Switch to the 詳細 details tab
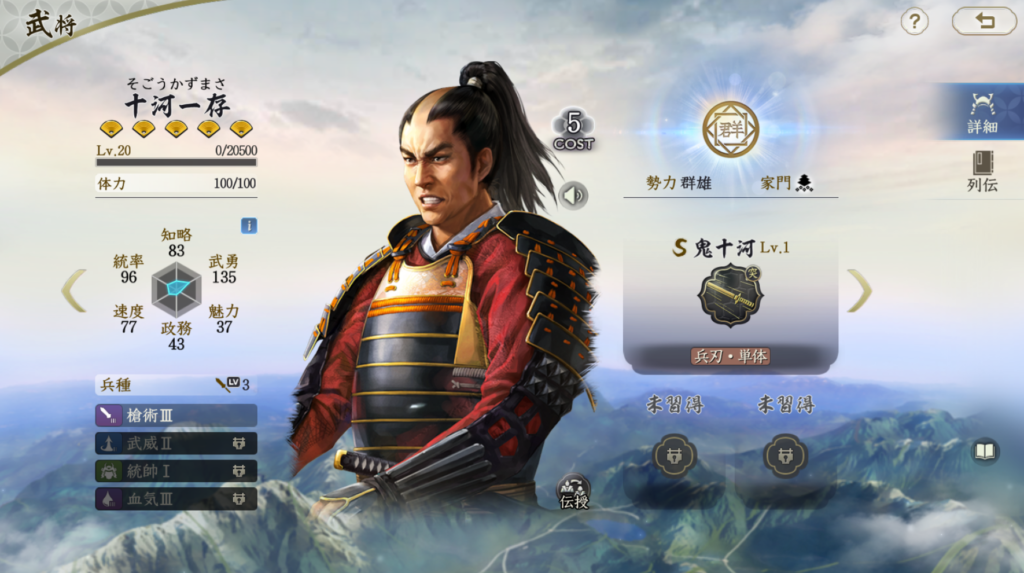The width and height of the screenshot is (1024, 573). (x=982, y=111)
